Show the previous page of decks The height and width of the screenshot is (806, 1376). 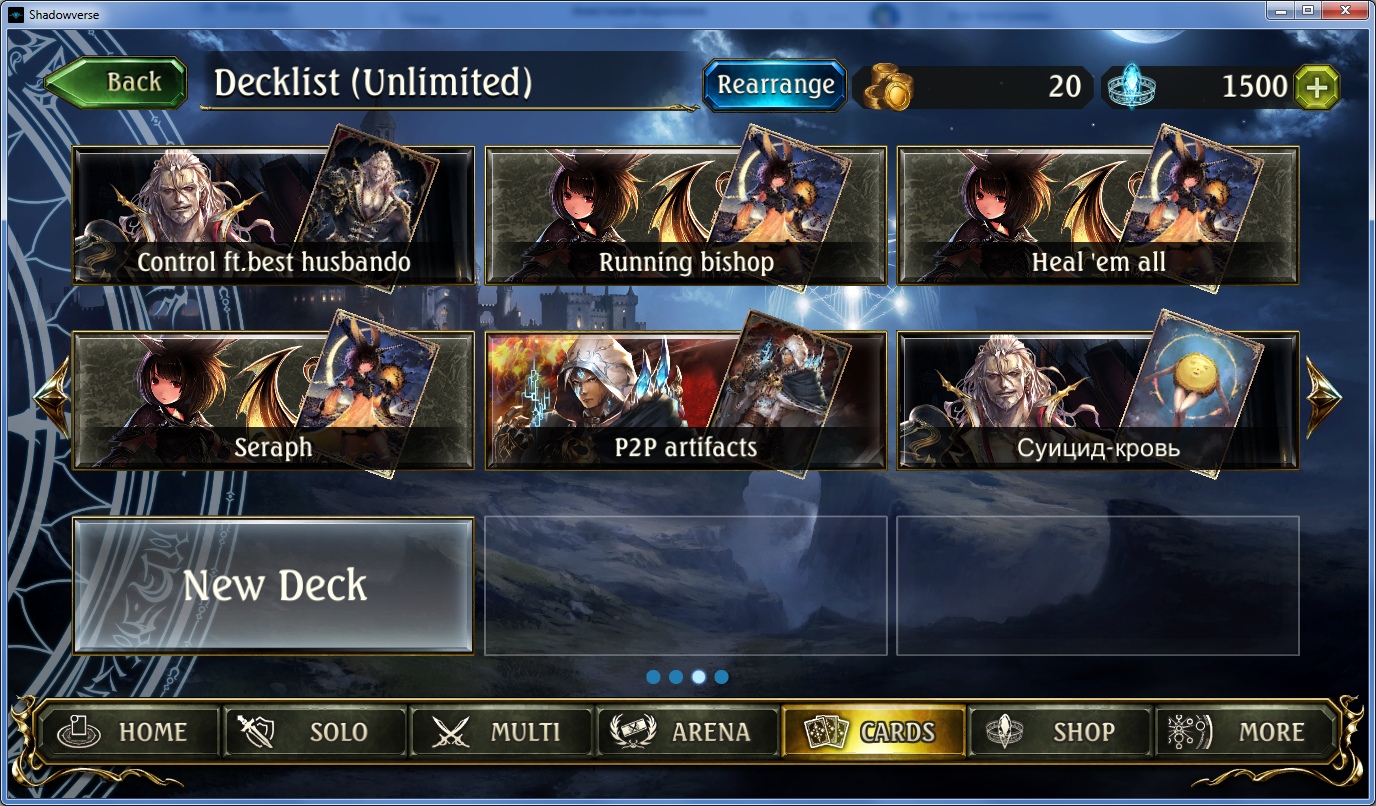[52, 397]
